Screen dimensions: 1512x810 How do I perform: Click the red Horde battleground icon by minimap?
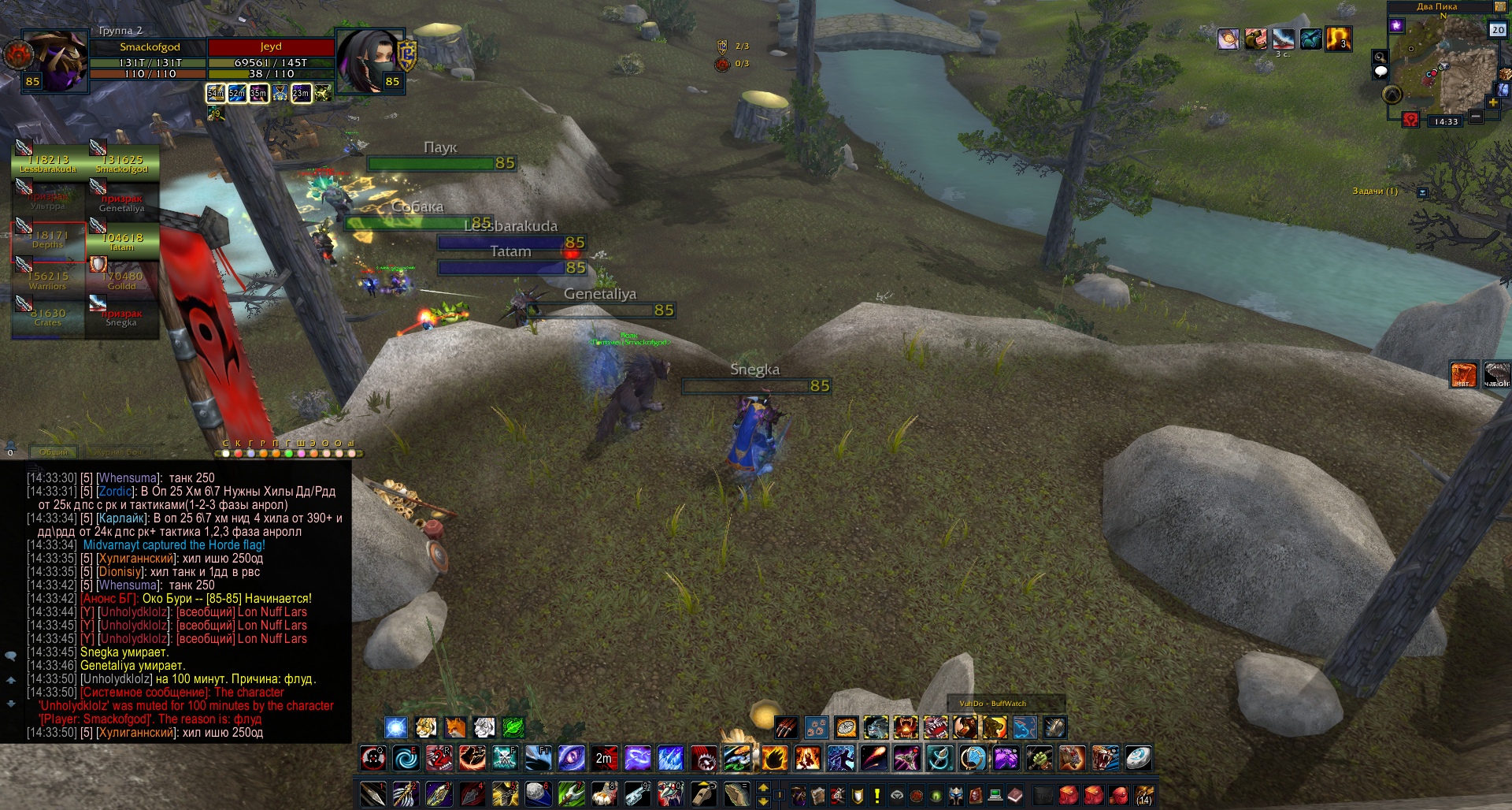1410,120
